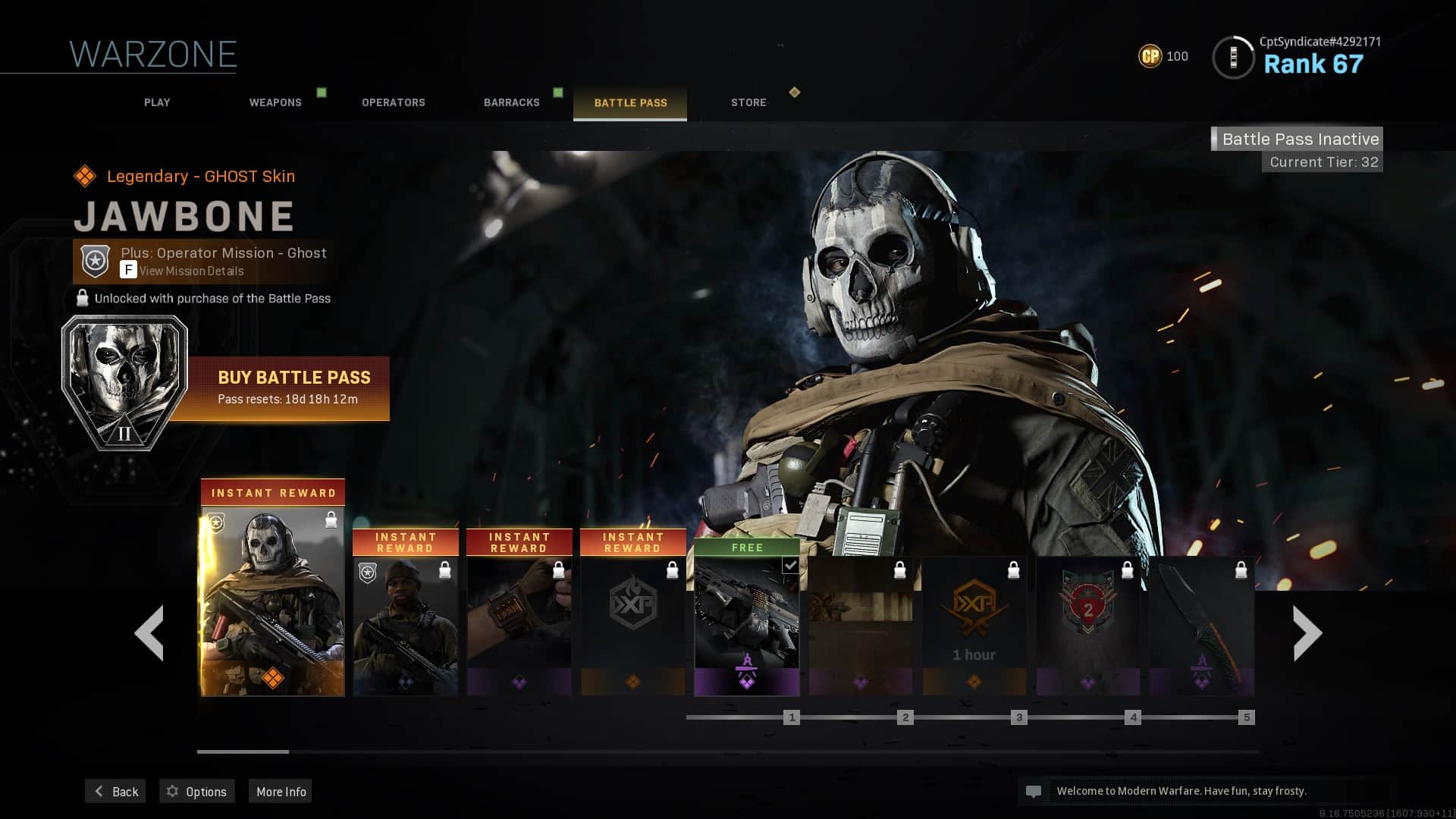Buy the Battle Pass
This screenshot has width=1456, height=819.
pos(293,388)
